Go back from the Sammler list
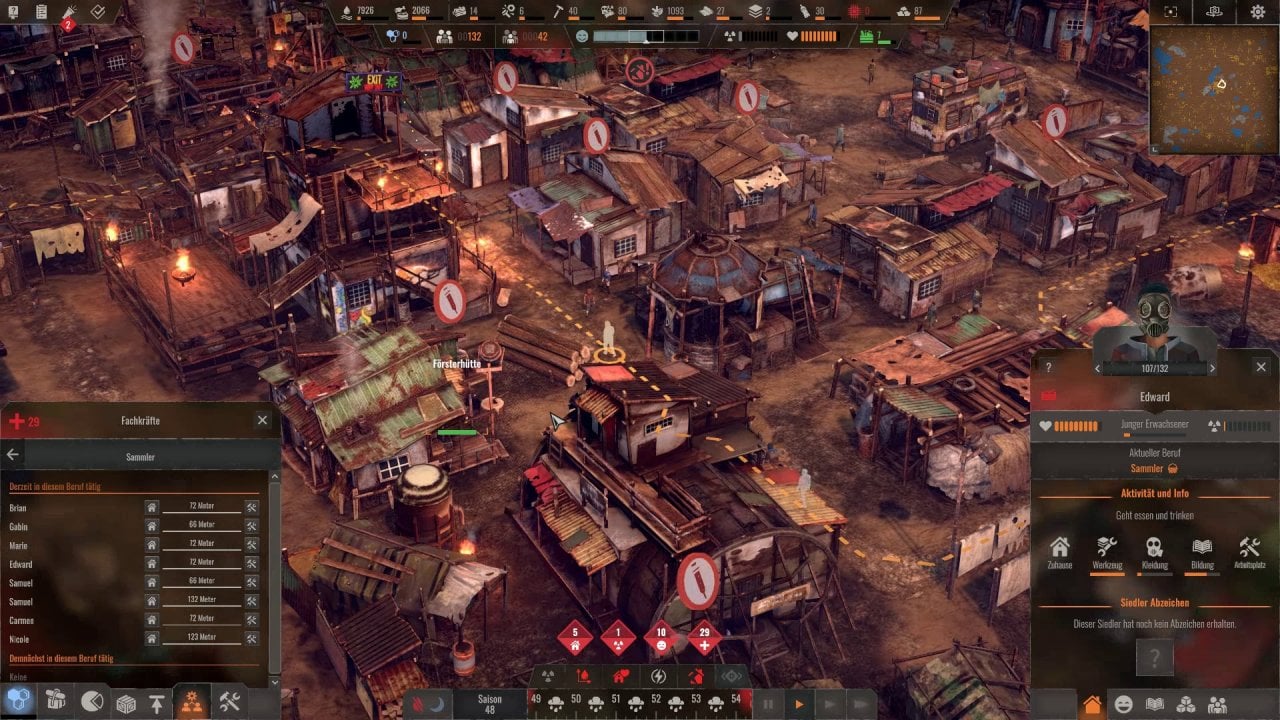Viewport: 1280px width, 720px height. click(13, 455)
